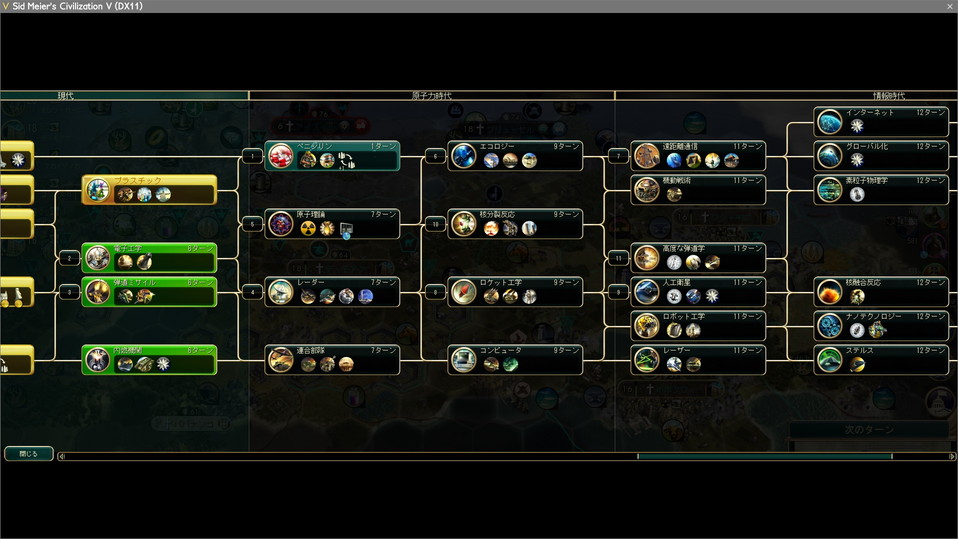Choose the コンピュータ (Computers) tech
Image resolution: width=958 pixels, height=539 pixels.
click(514, 360)
